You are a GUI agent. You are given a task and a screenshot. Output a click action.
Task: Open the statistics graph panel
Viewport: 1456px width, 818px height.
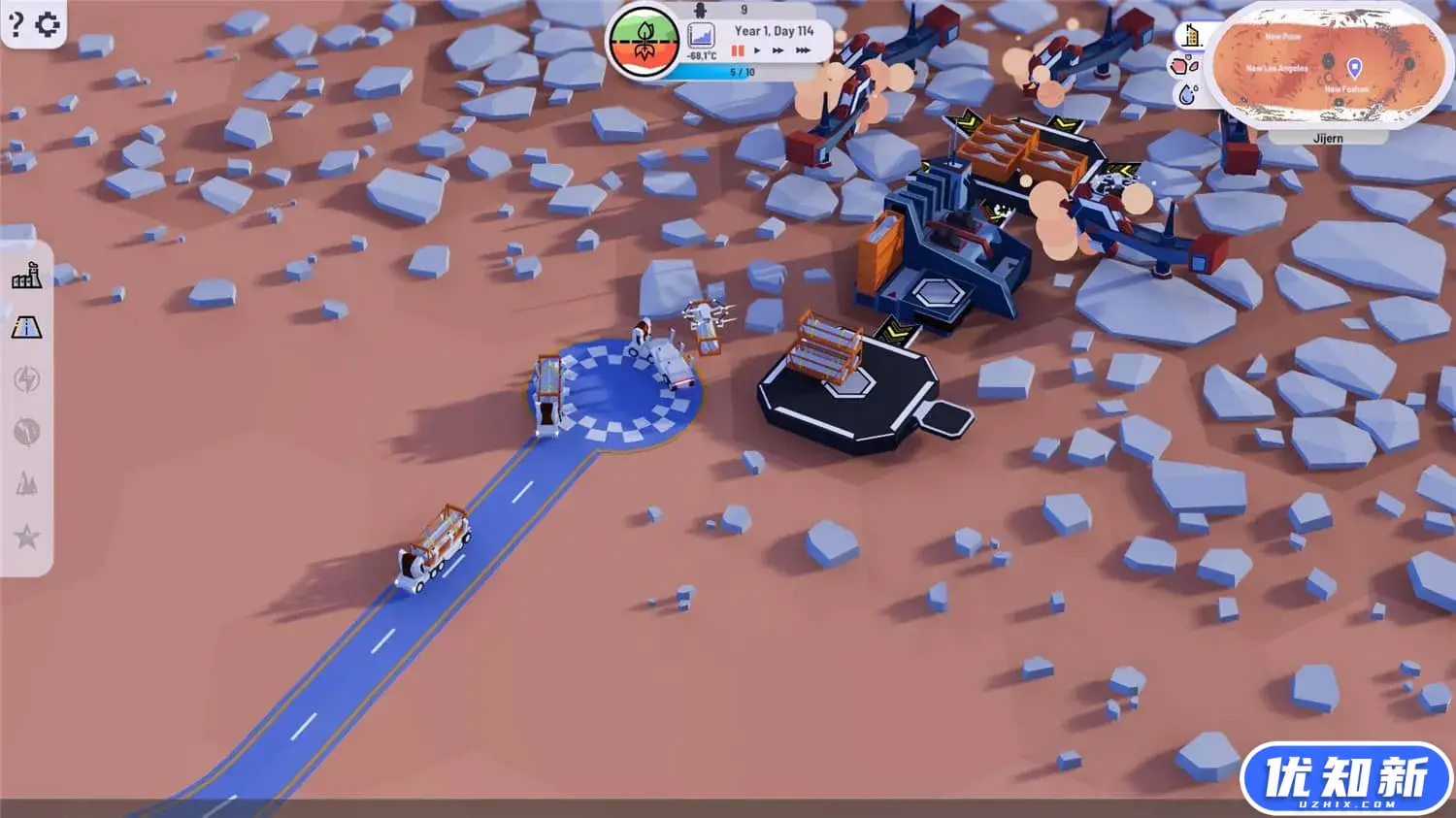pyautogui.click(x=701, y=37)
